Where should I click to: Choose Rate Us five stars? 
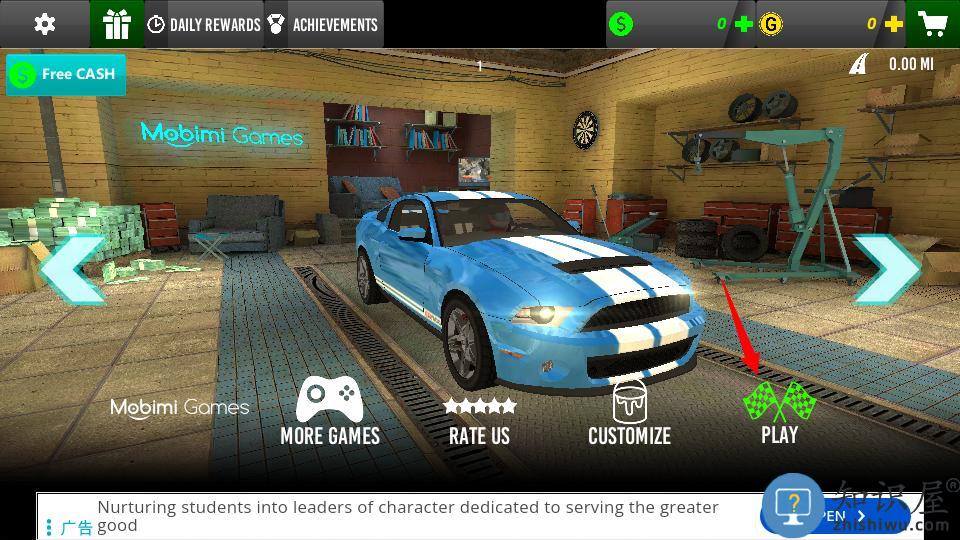click(x=479, y=420)
